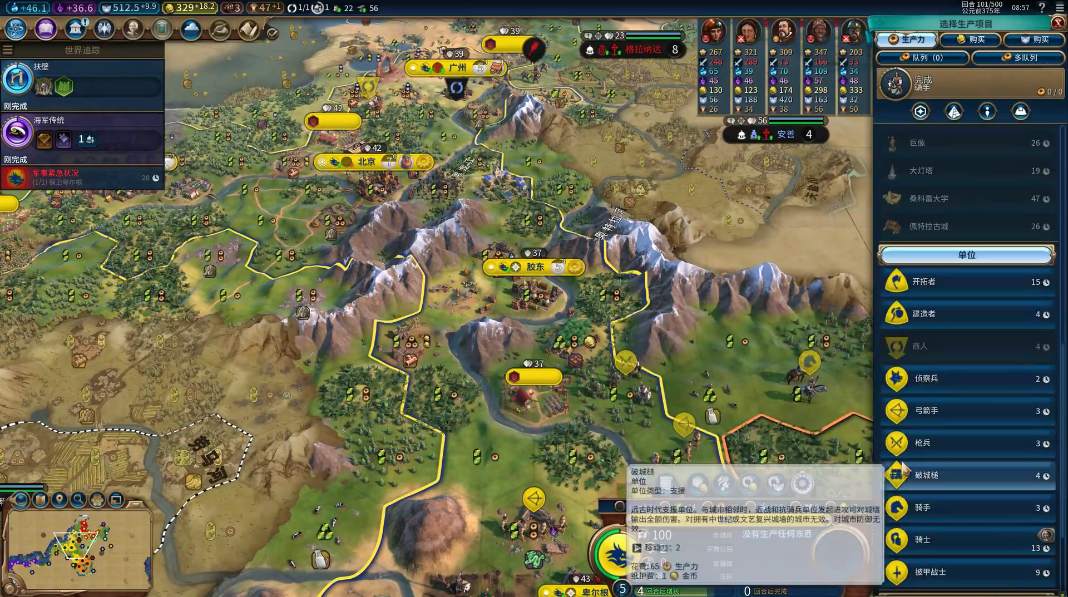The width and height of the screenshot is (1068, 597).
Task: Produce the 弓箭手 archer unit
Action: [967, 411]
